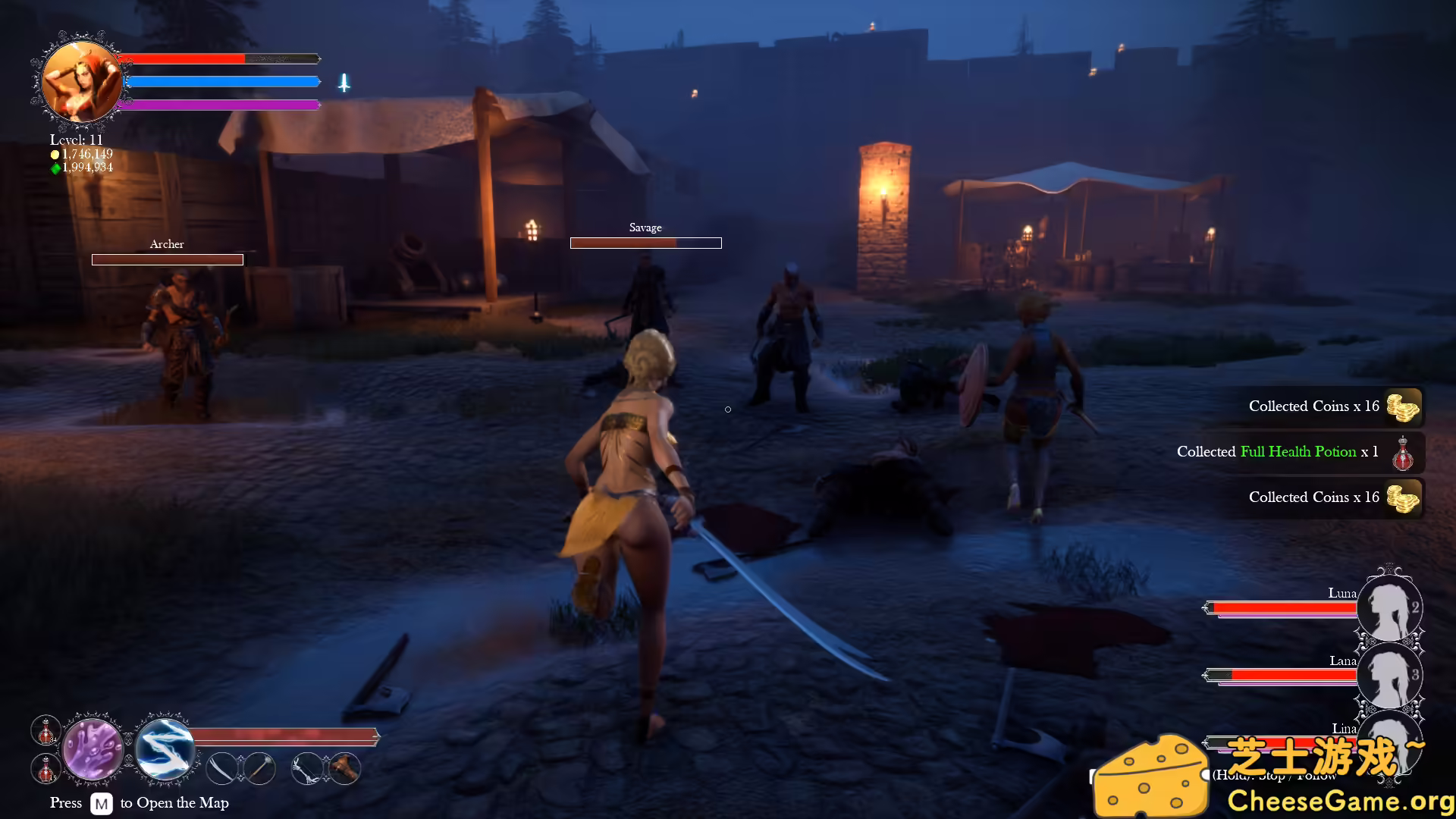1456x819 pixels.
Task: Open the CheeseGame.org watermark link
Action: click(x=1339, y=800)
